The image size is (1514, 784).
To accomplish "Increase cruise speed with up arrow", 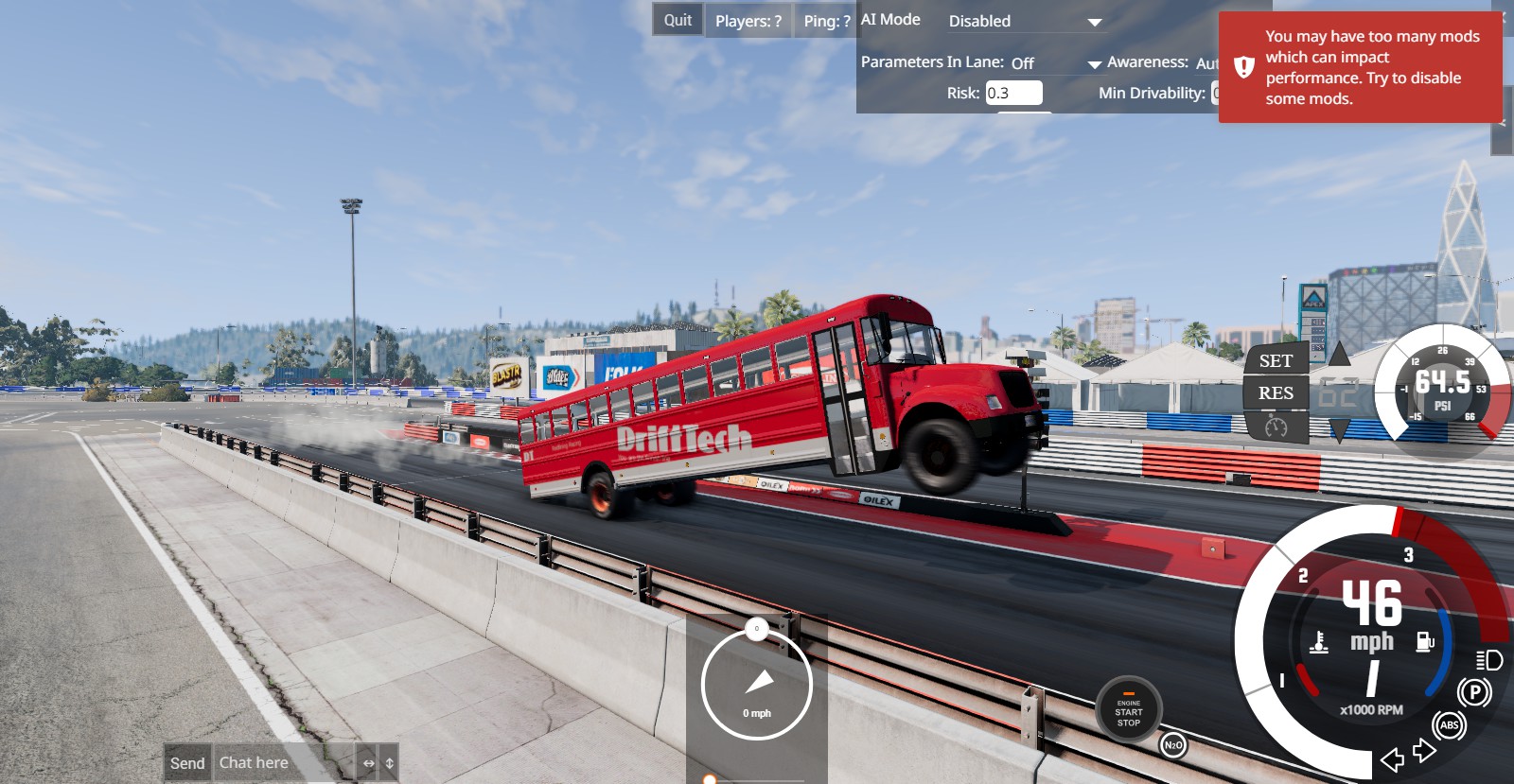I will point(1339,356).
